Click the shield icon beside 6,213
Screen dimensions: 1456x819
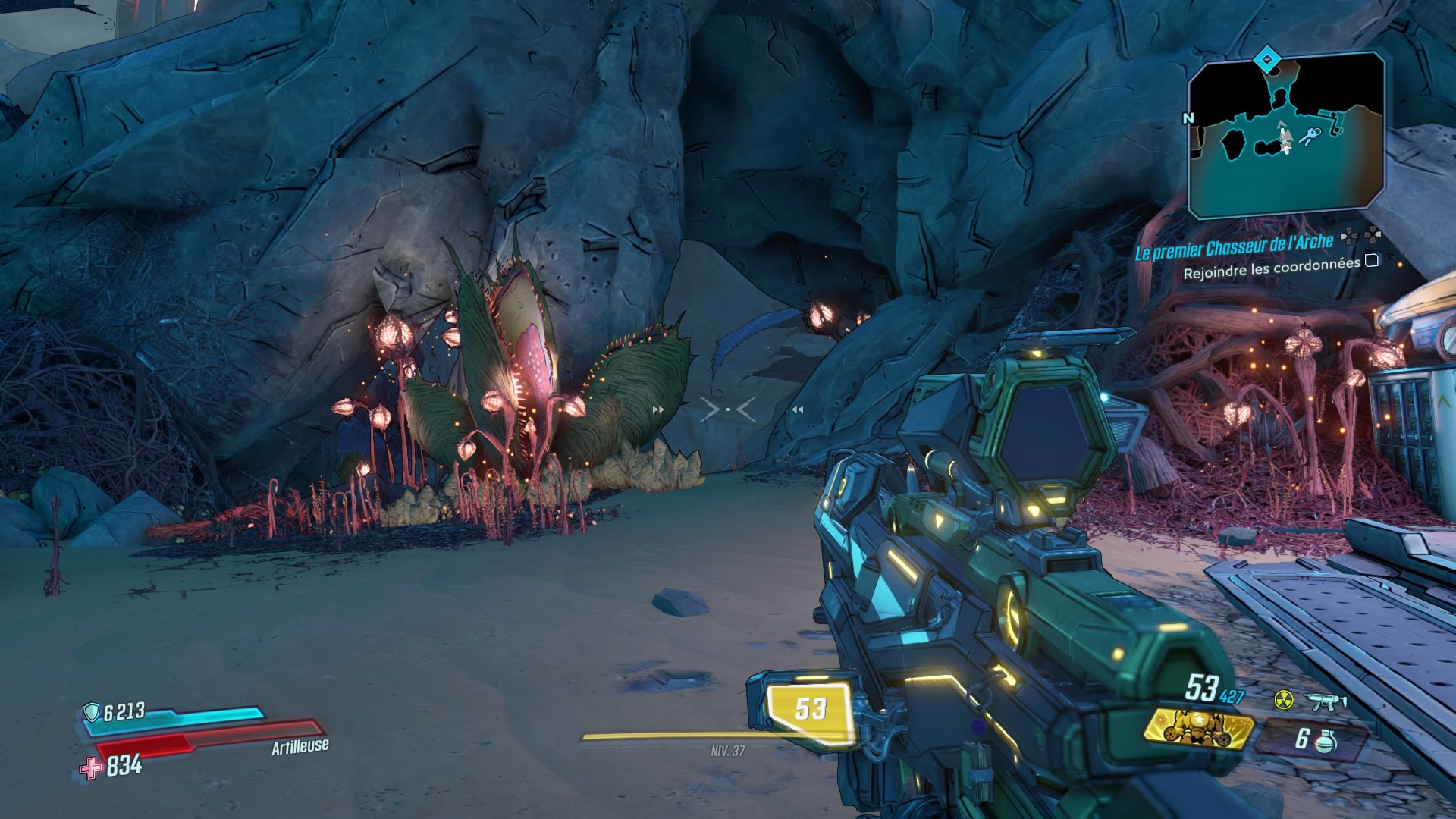[92, 712]
